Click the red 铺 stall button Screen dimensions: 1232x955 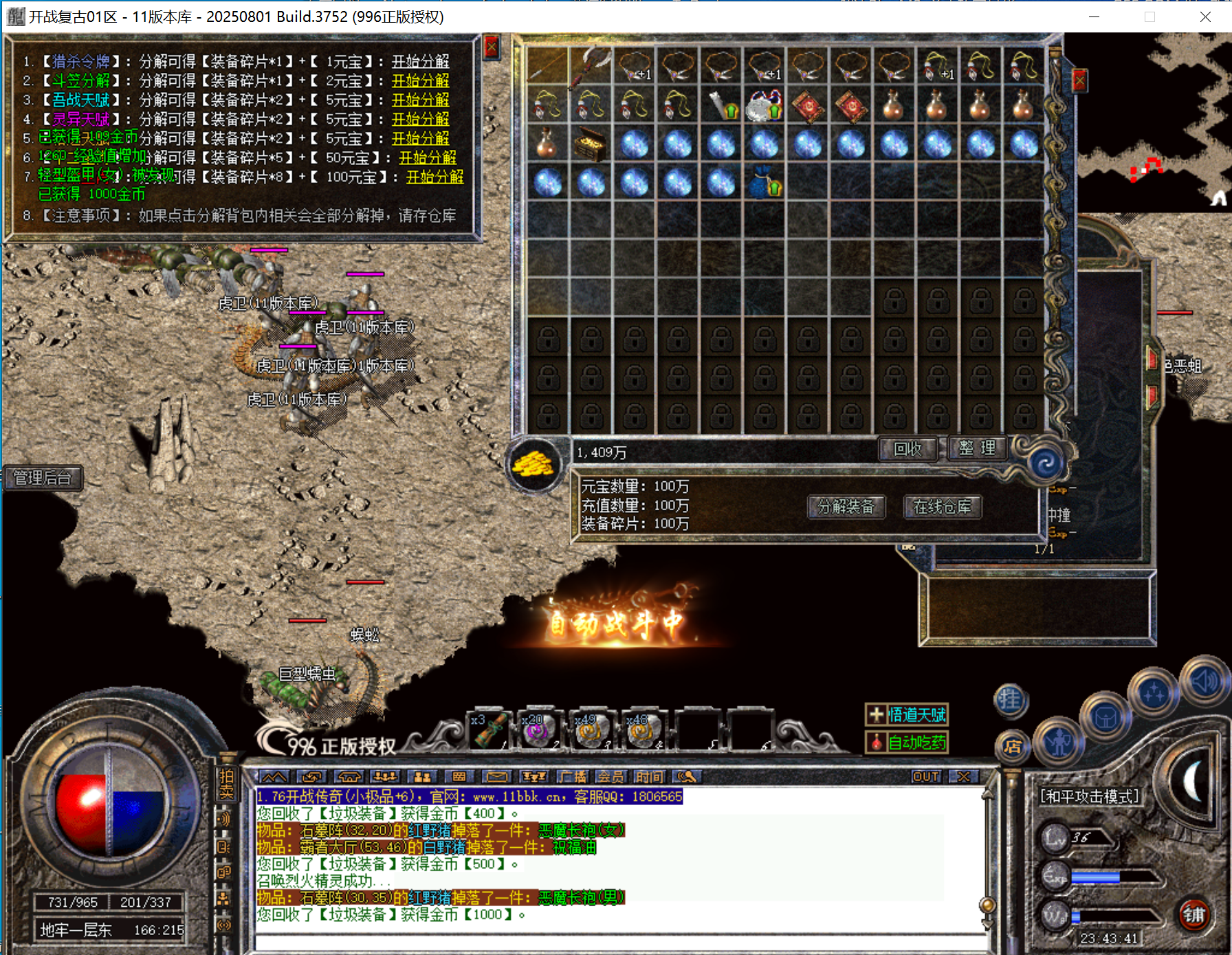pos(1193,914)
